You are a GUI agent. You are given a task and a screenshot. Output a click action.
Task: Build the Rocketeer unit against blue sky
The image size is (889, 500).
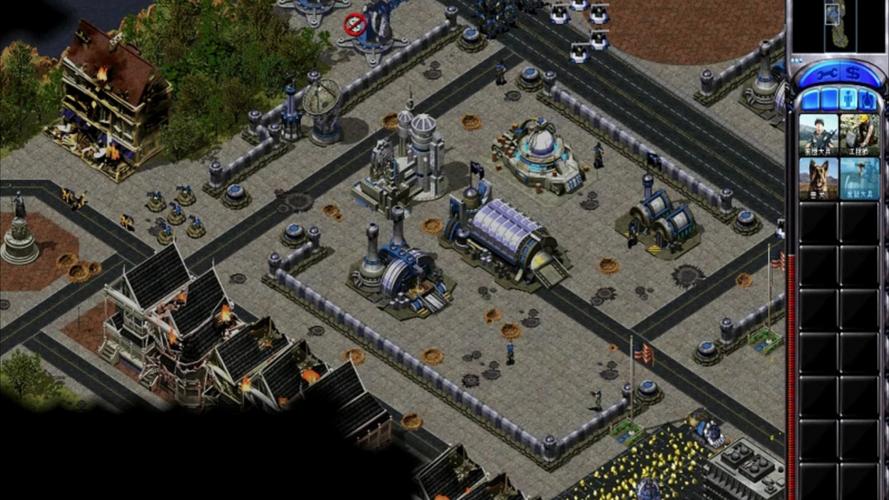[x=859, y=179]
